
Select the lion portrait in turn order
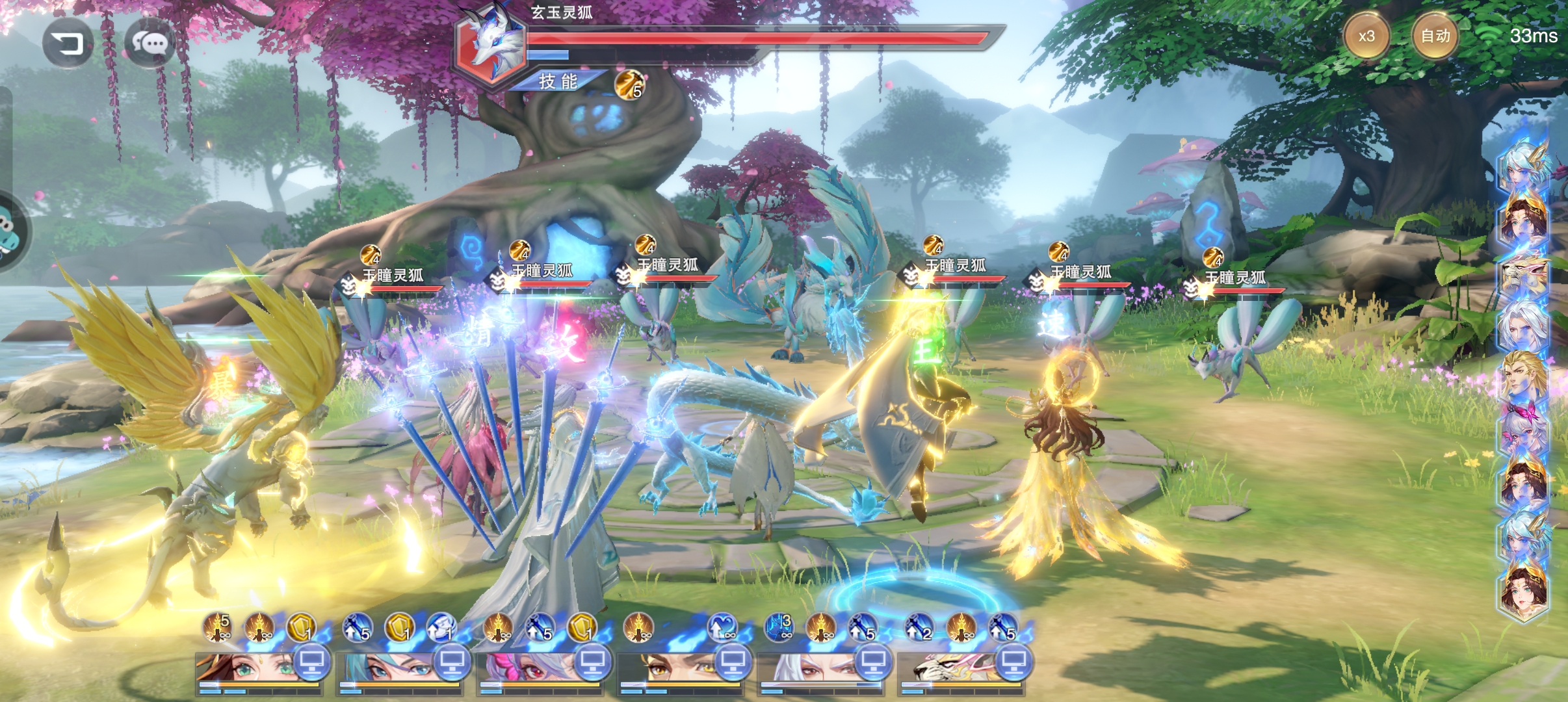click(x=1523, y=276)
